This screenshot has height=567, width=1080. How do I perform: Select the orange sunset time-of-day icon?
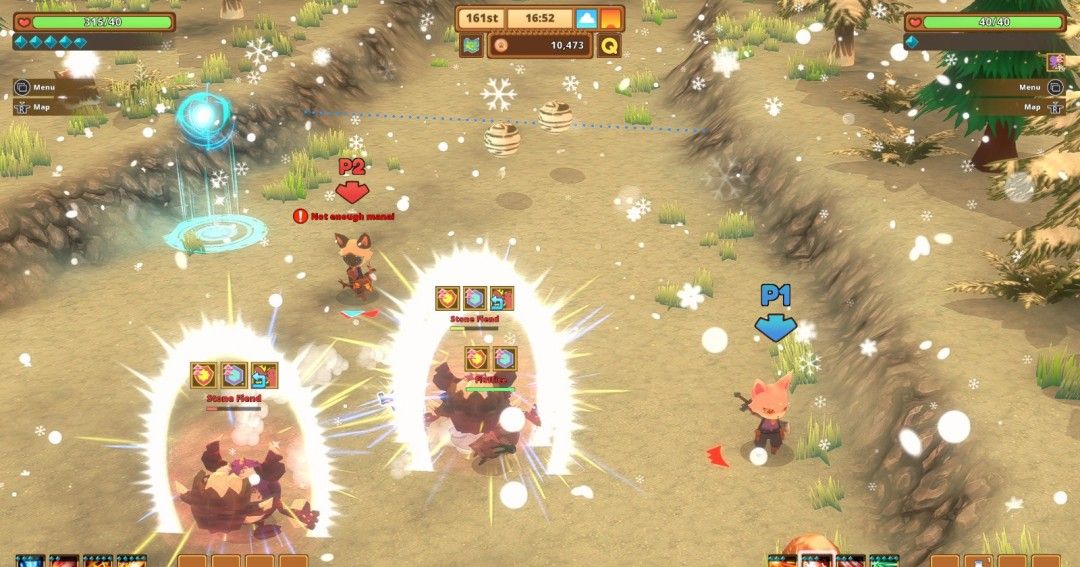pyautogui.click(x=611, y=18)
